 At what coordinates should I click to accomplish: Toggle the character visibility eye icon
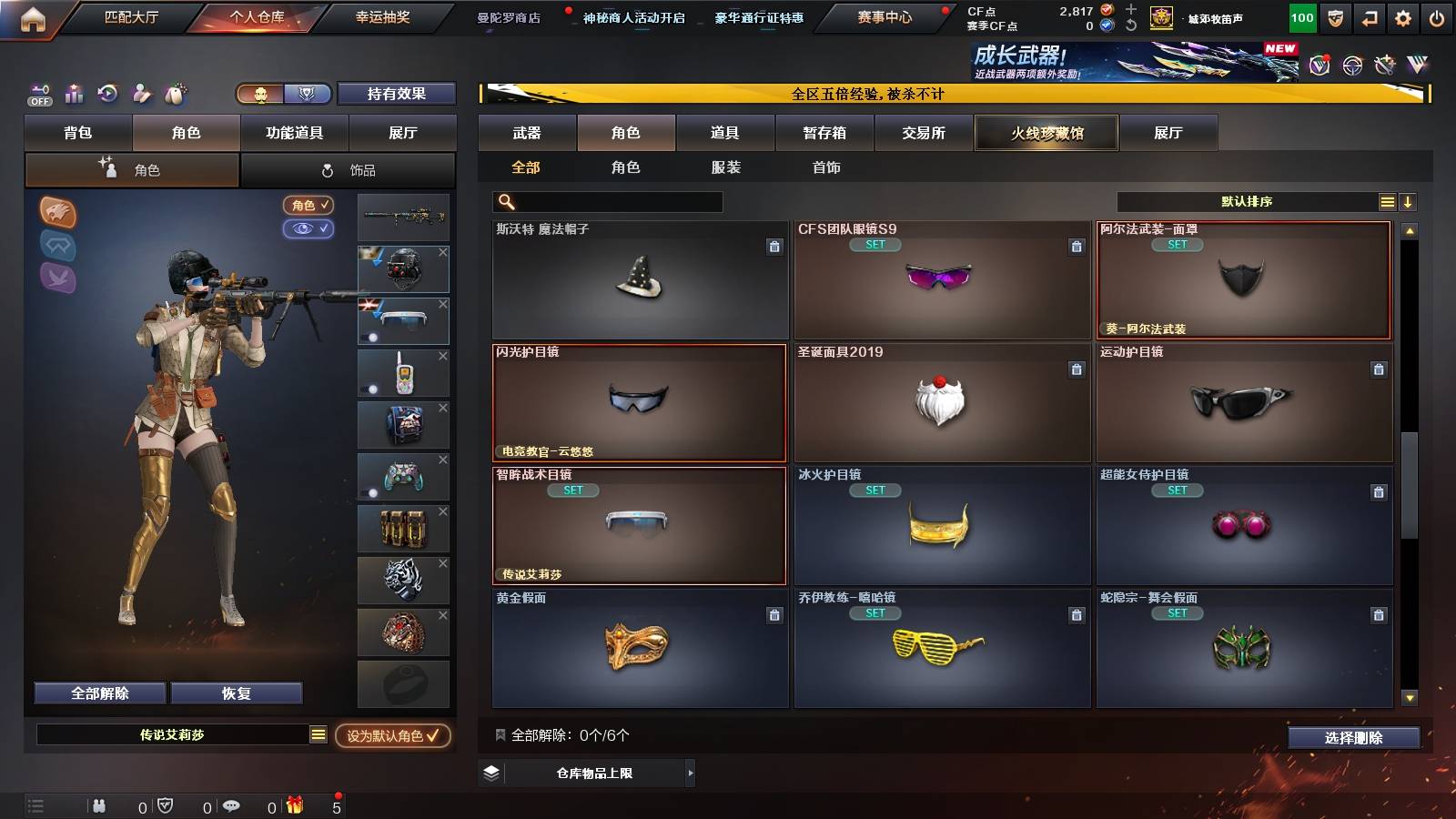pos(310,229)
